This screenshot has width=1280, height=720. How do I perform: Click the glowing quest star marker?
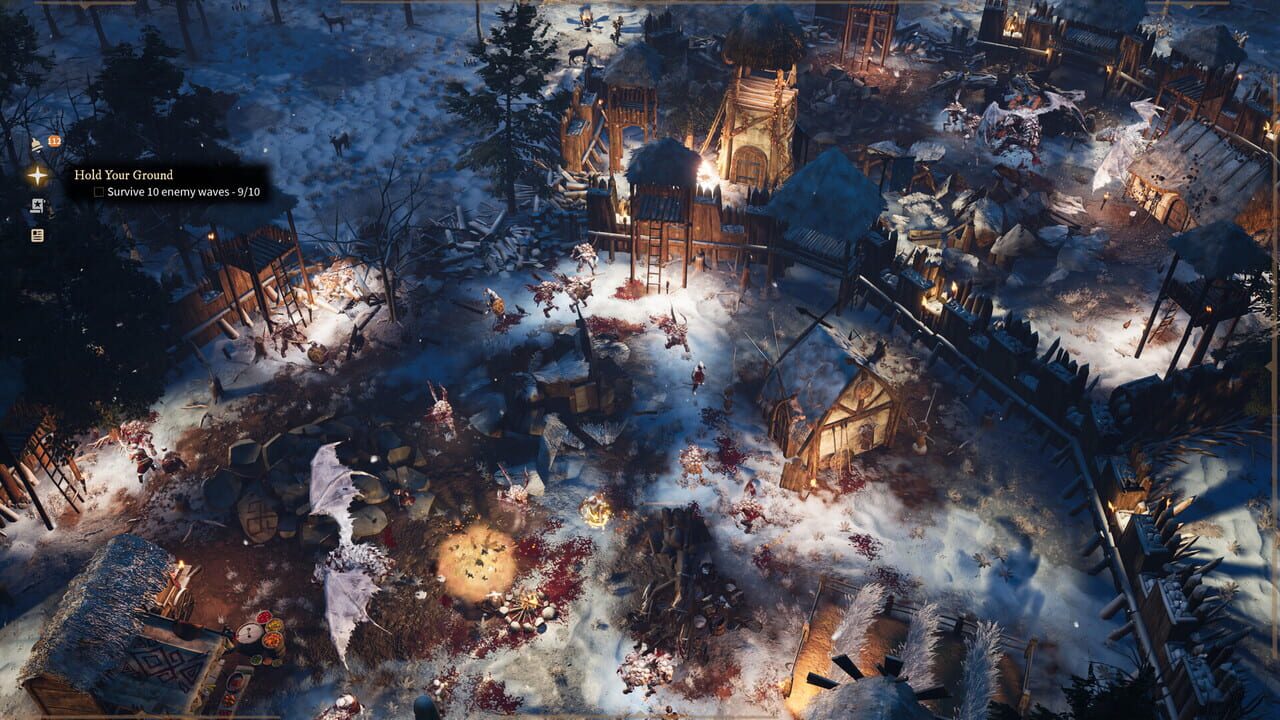pyautogui.click(x=38, y=176)
